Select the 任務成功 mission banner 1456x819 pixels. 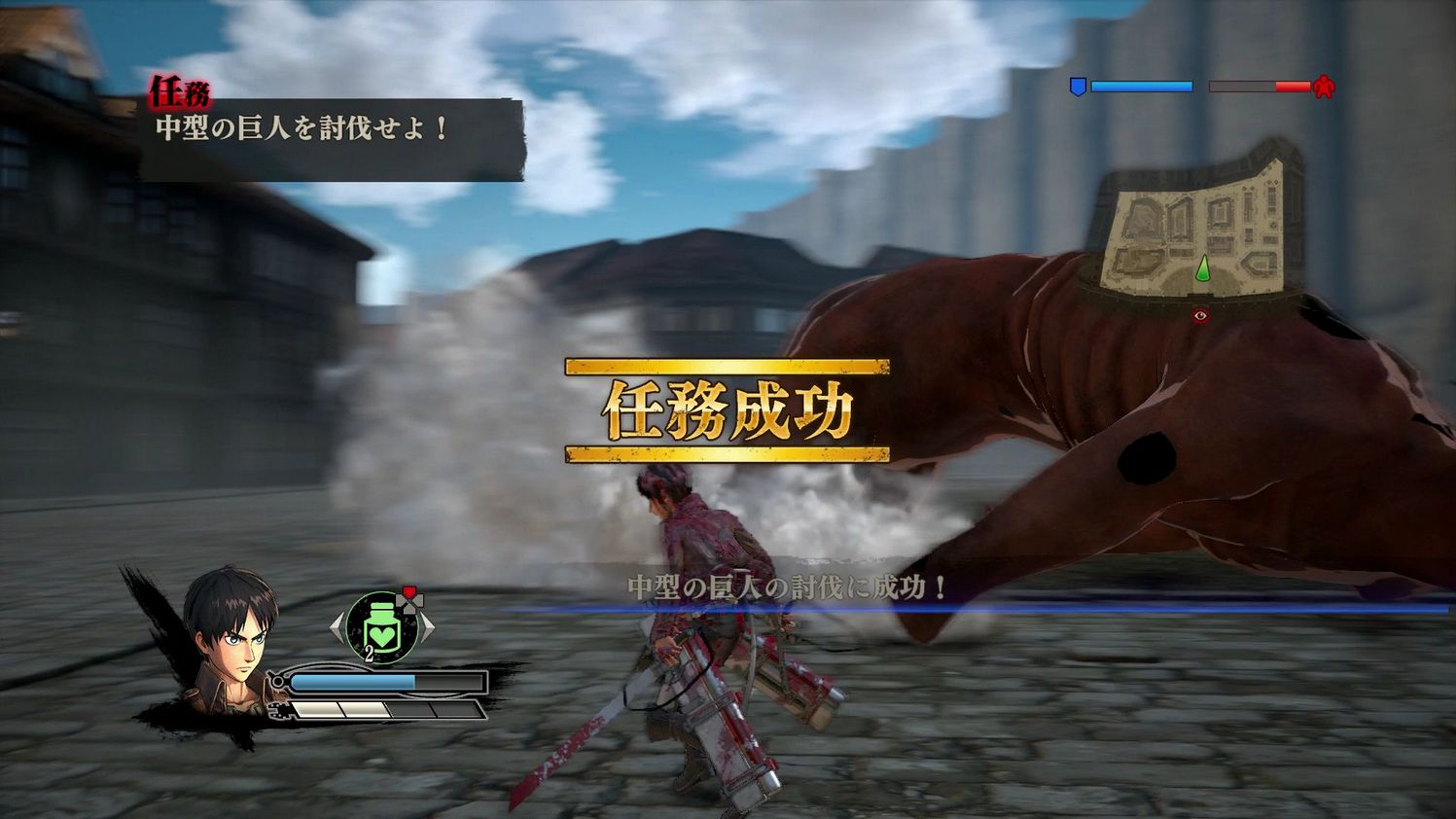click(x=730, y=409)
